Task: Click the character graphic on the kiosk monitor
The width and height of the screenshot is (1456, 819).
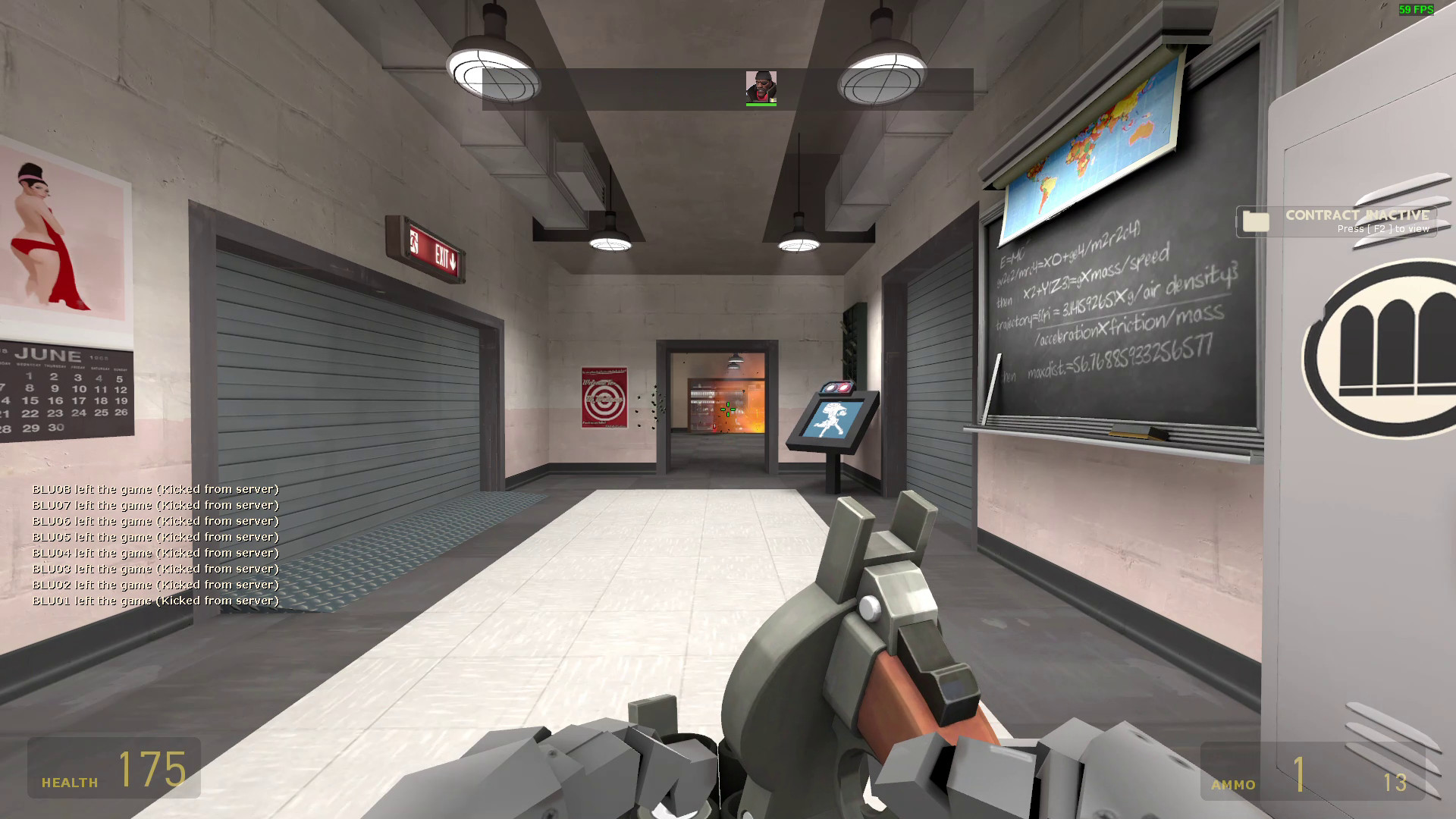Action: [830, 419]
